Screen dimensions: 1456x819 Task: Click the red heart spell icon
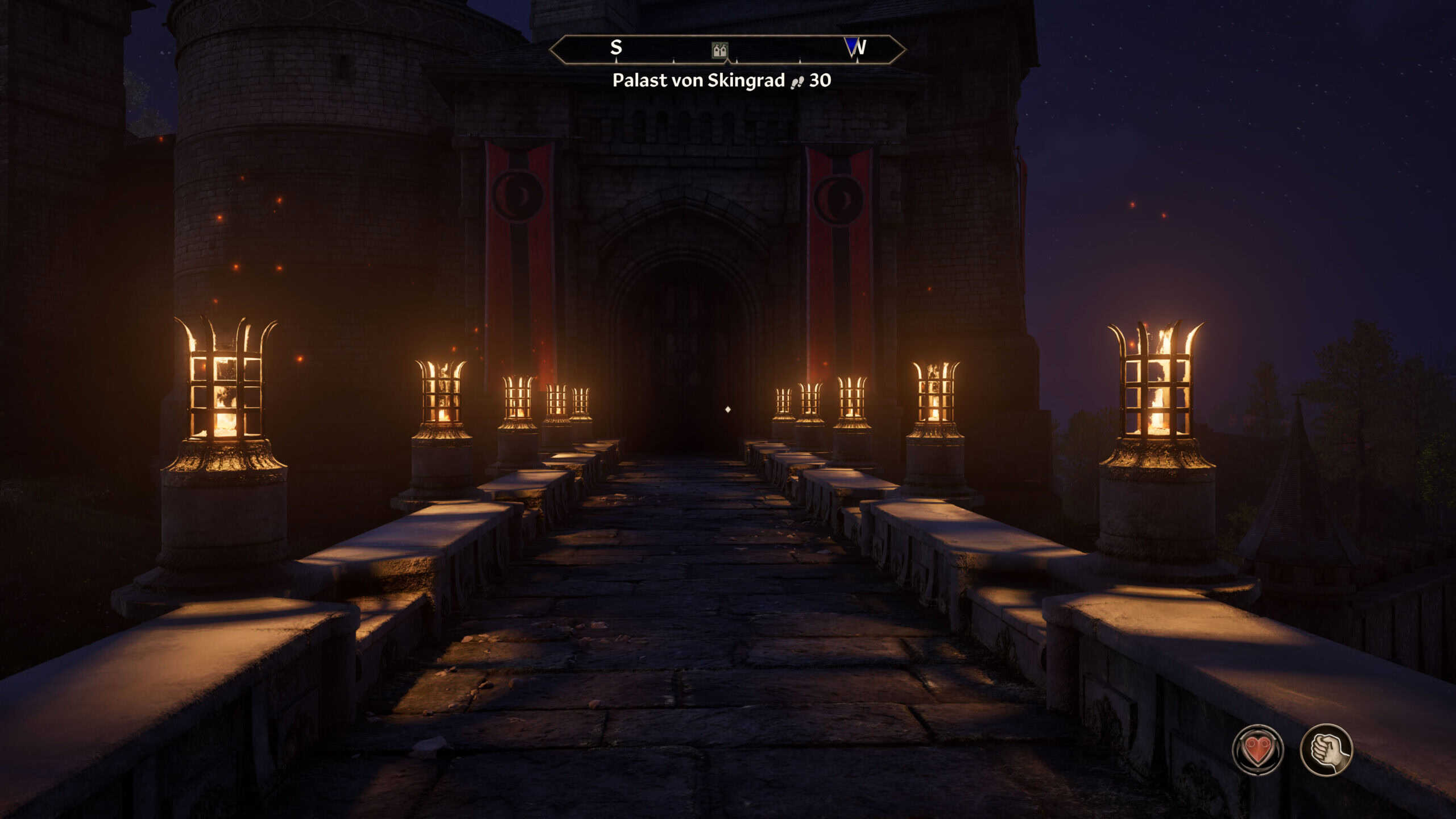pos(1258,750)
